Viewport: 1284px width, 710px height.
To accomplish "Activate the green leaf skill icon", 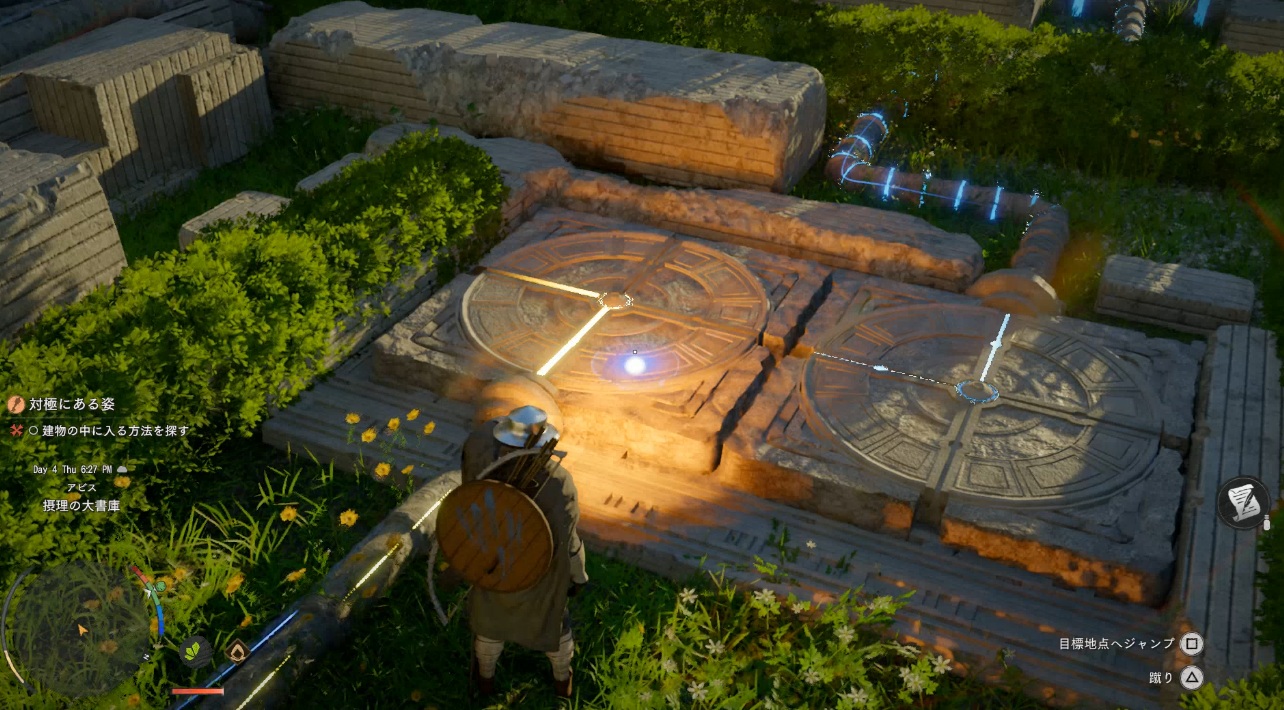I will (194, 652).
